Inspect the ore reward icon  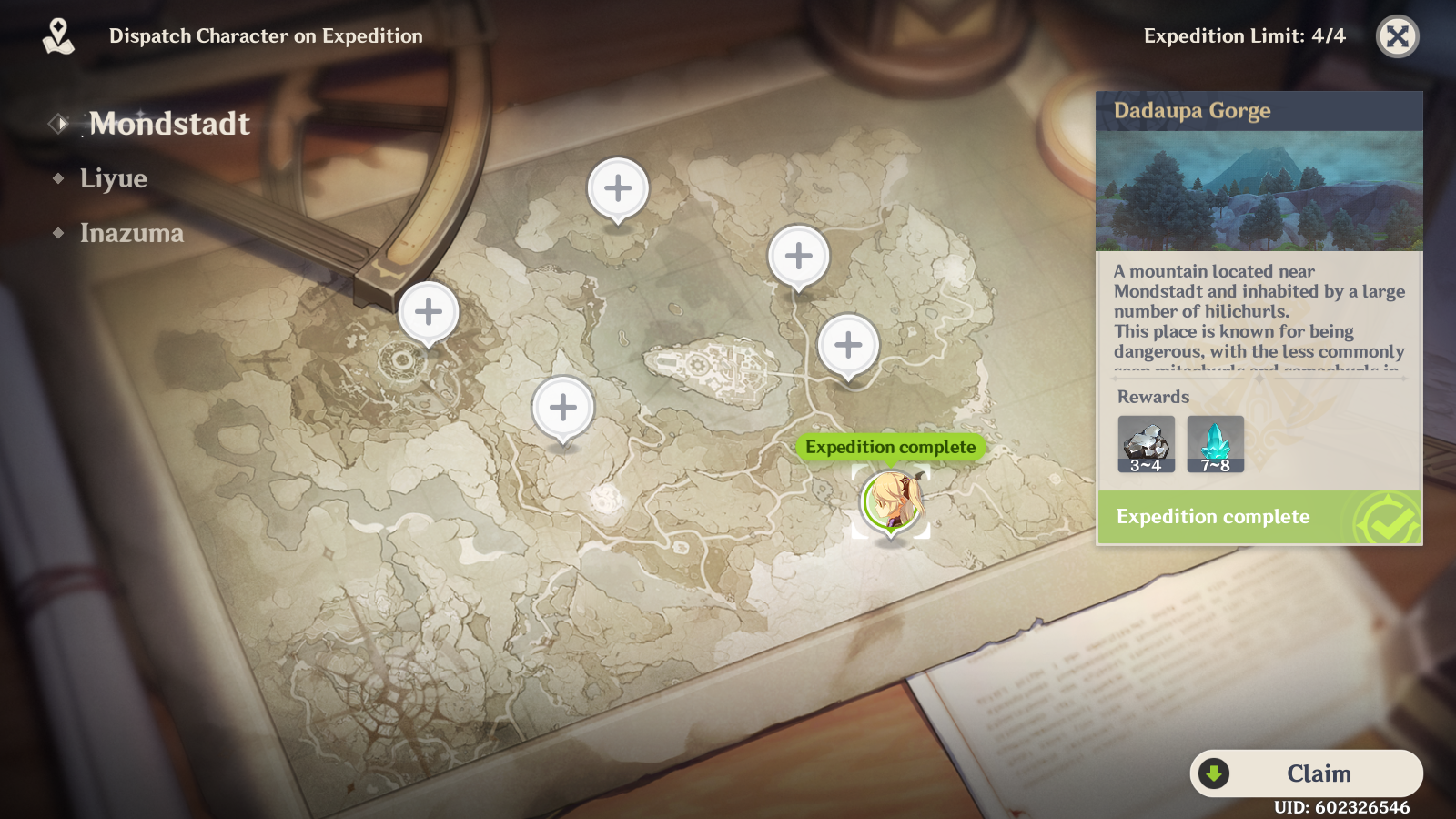[1146, 444]
